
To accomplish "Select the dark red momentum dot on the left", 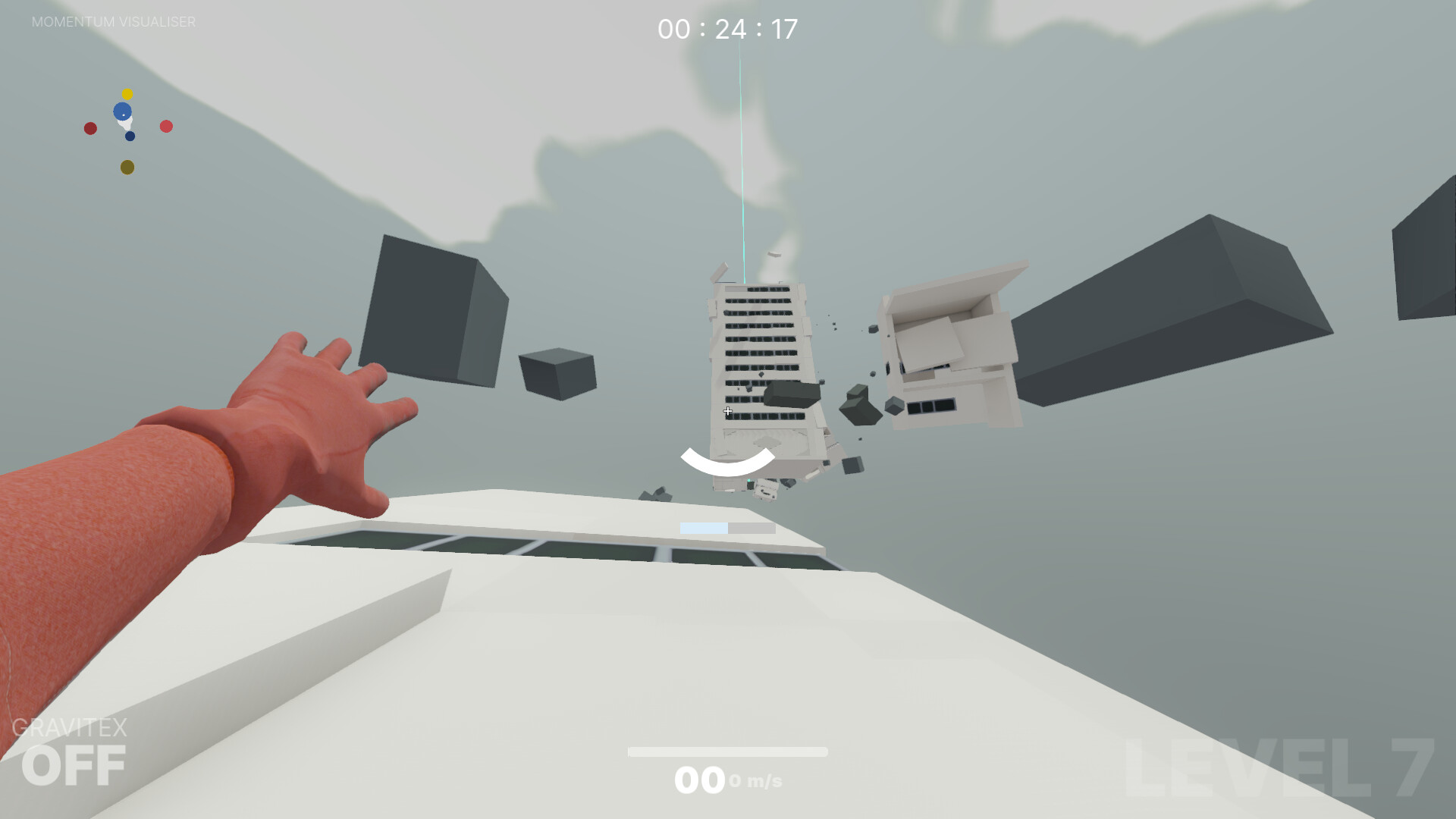I will [x=90, y=127].
